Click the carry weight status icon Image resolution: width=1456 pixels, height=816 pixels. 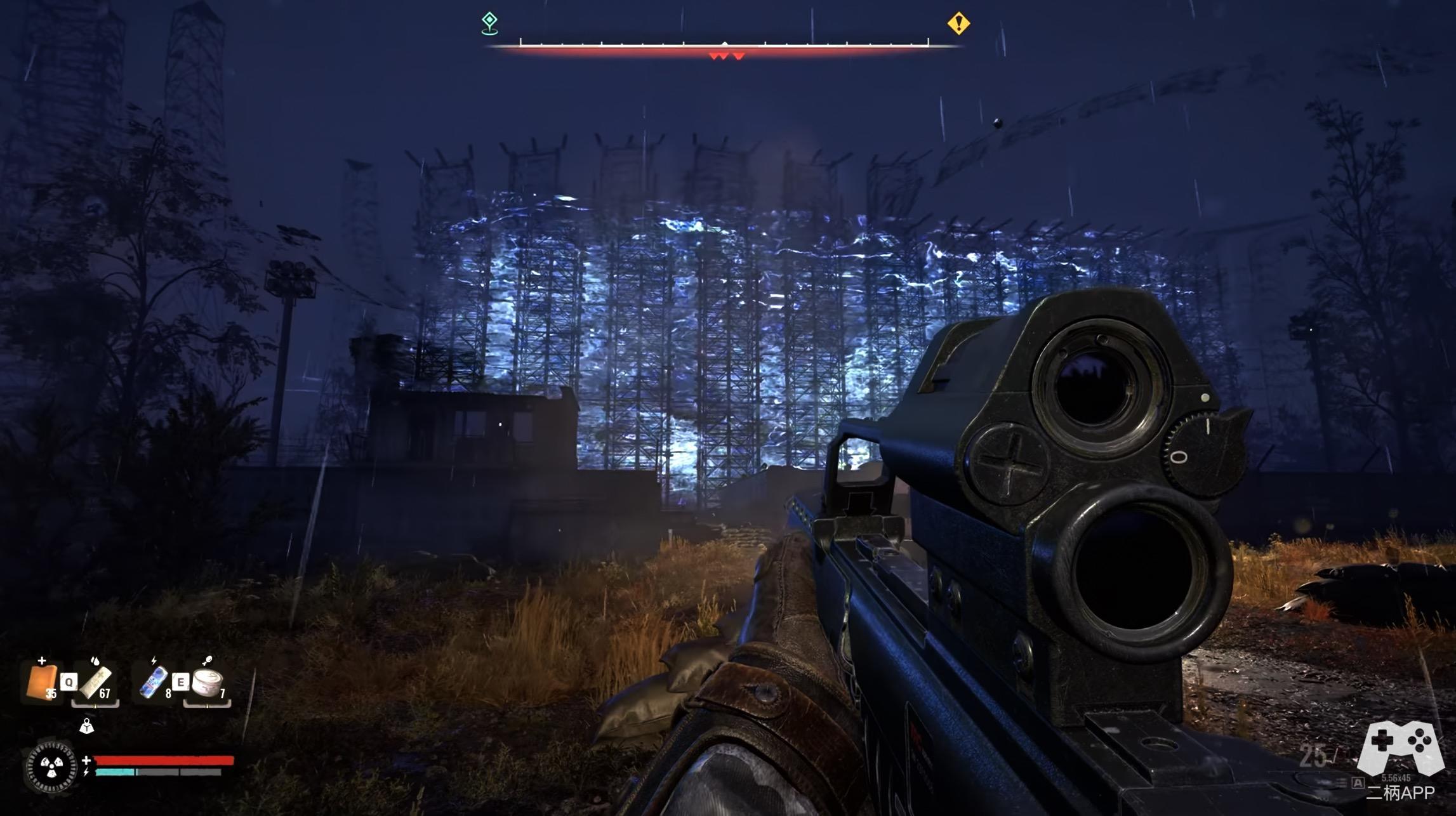coord(86,726)
